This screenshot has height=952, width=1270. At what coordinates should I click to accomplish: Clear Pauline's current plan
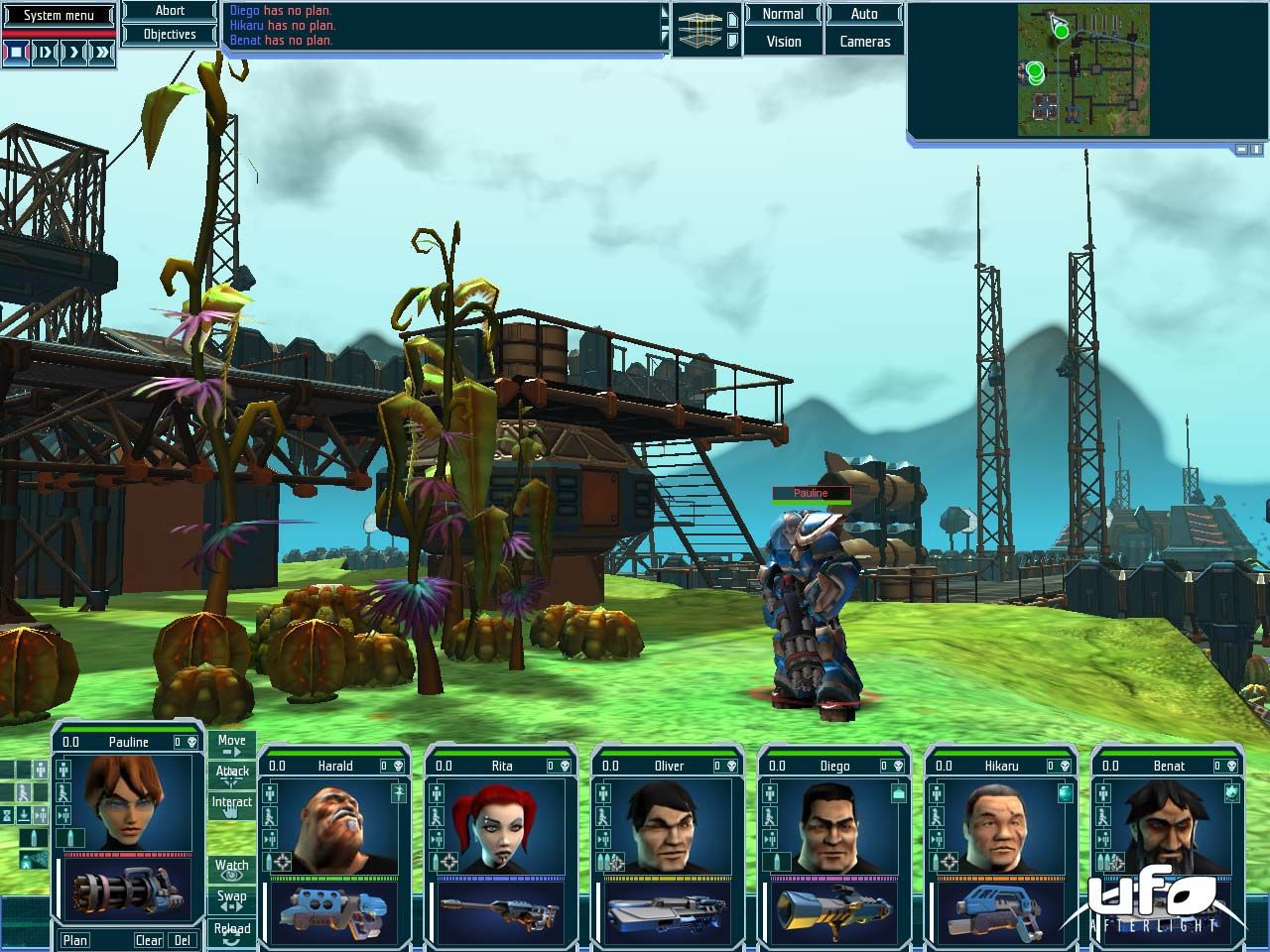click(x=149, y=940)
